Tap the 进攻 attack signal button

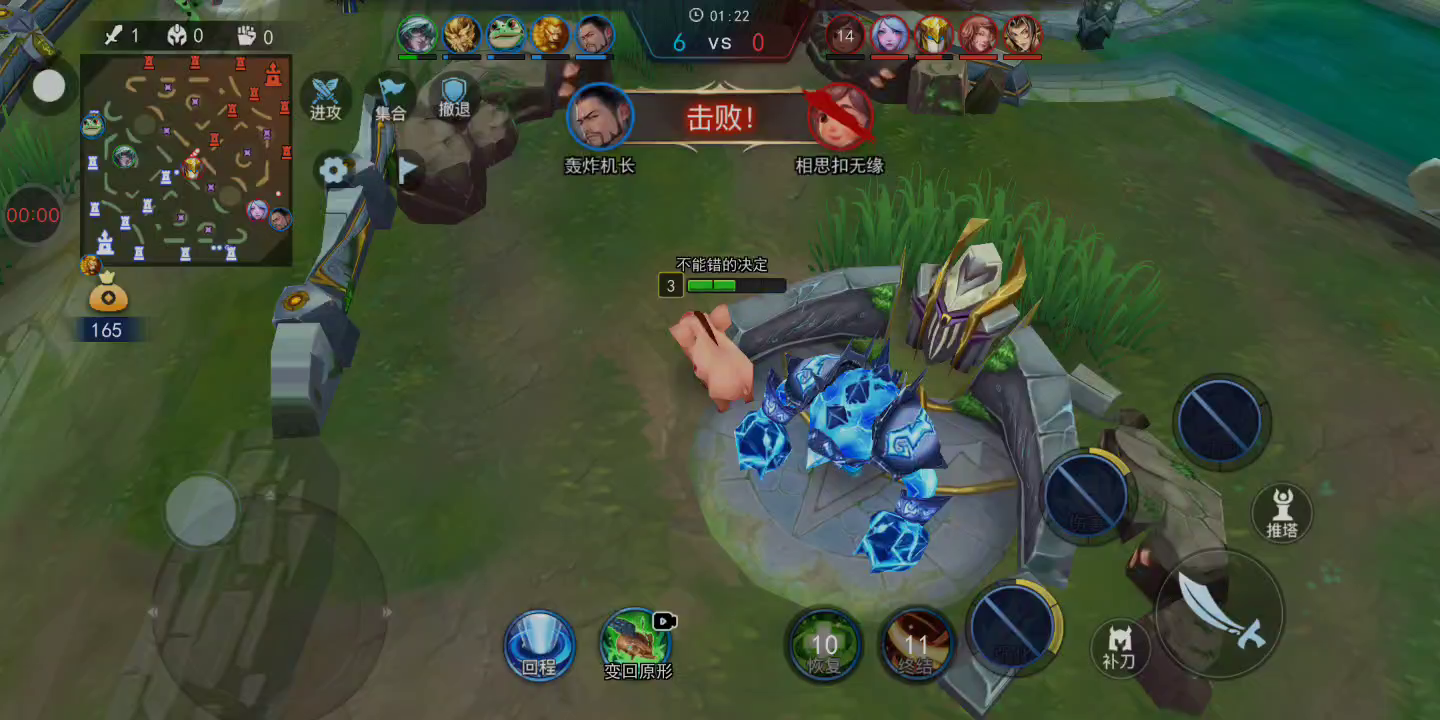pyautogui.click(x=325, y=97)
